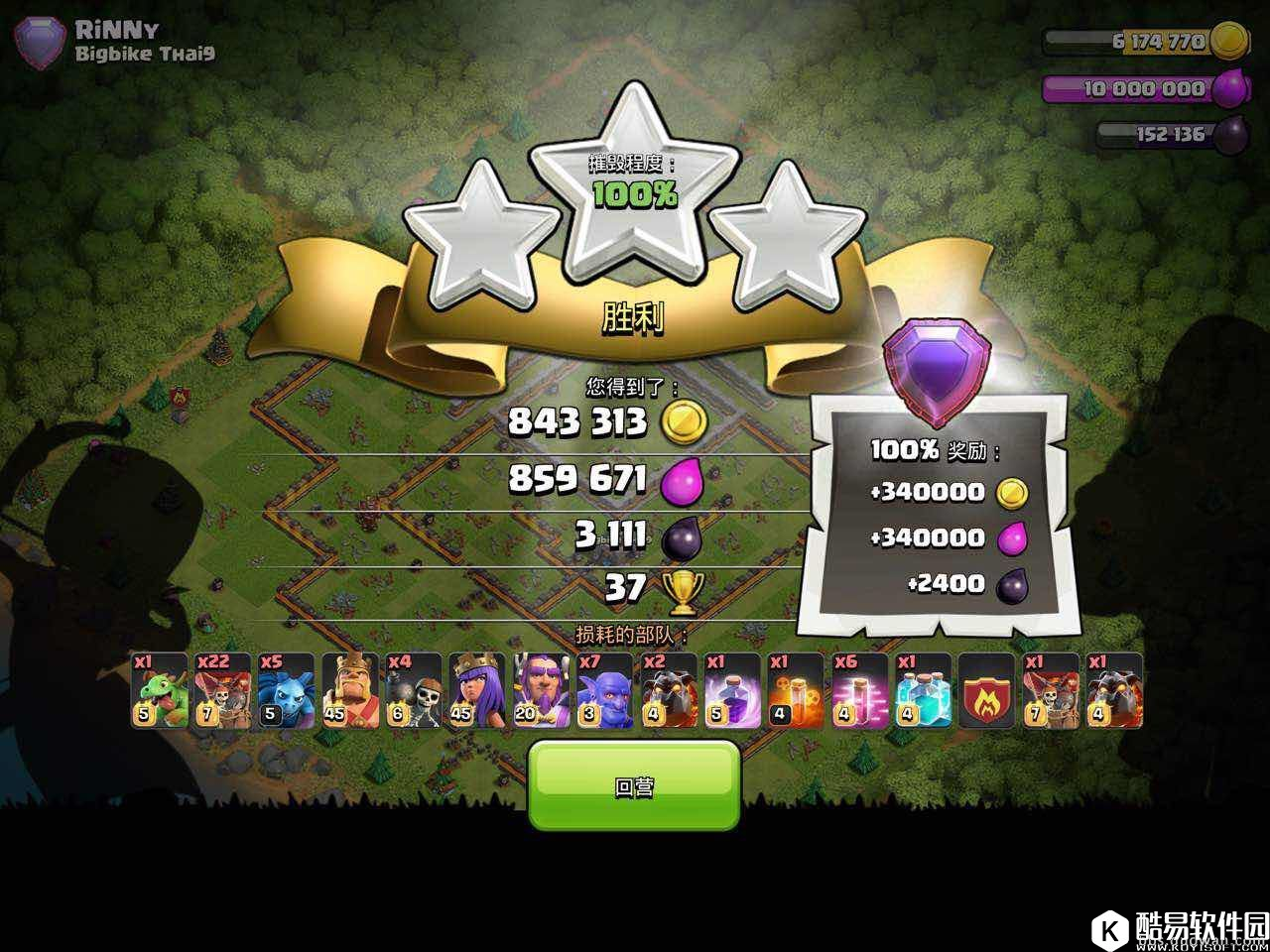Click the Archer Queen hero card
Image resolution: width=1270 pixels, height=952 pixels.
pos(476,690)
